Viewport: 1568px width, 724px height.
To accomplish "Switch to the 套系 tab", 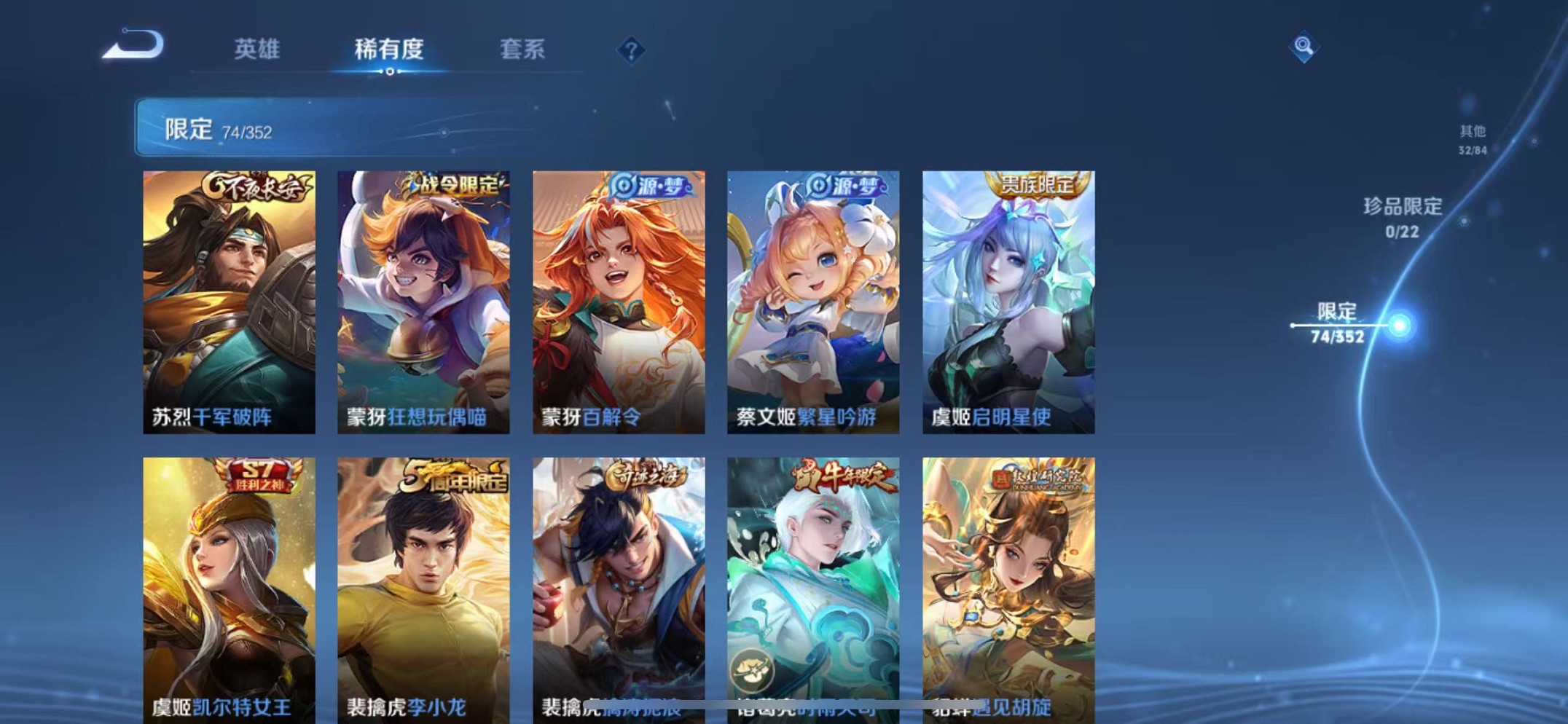I will [523, 50].
